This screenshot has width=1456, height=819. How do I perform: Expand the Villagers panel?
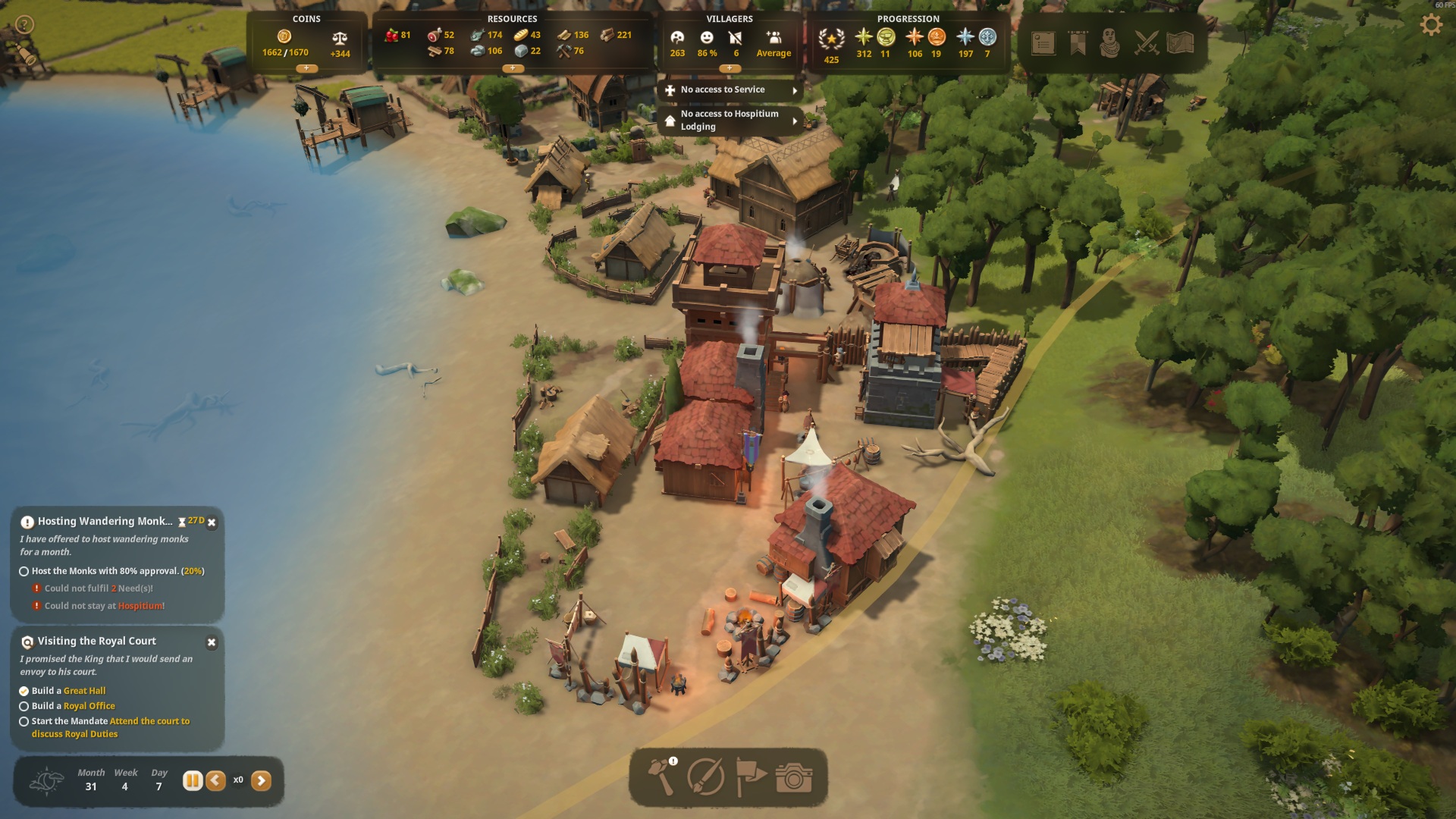click(x=730, y=68)
